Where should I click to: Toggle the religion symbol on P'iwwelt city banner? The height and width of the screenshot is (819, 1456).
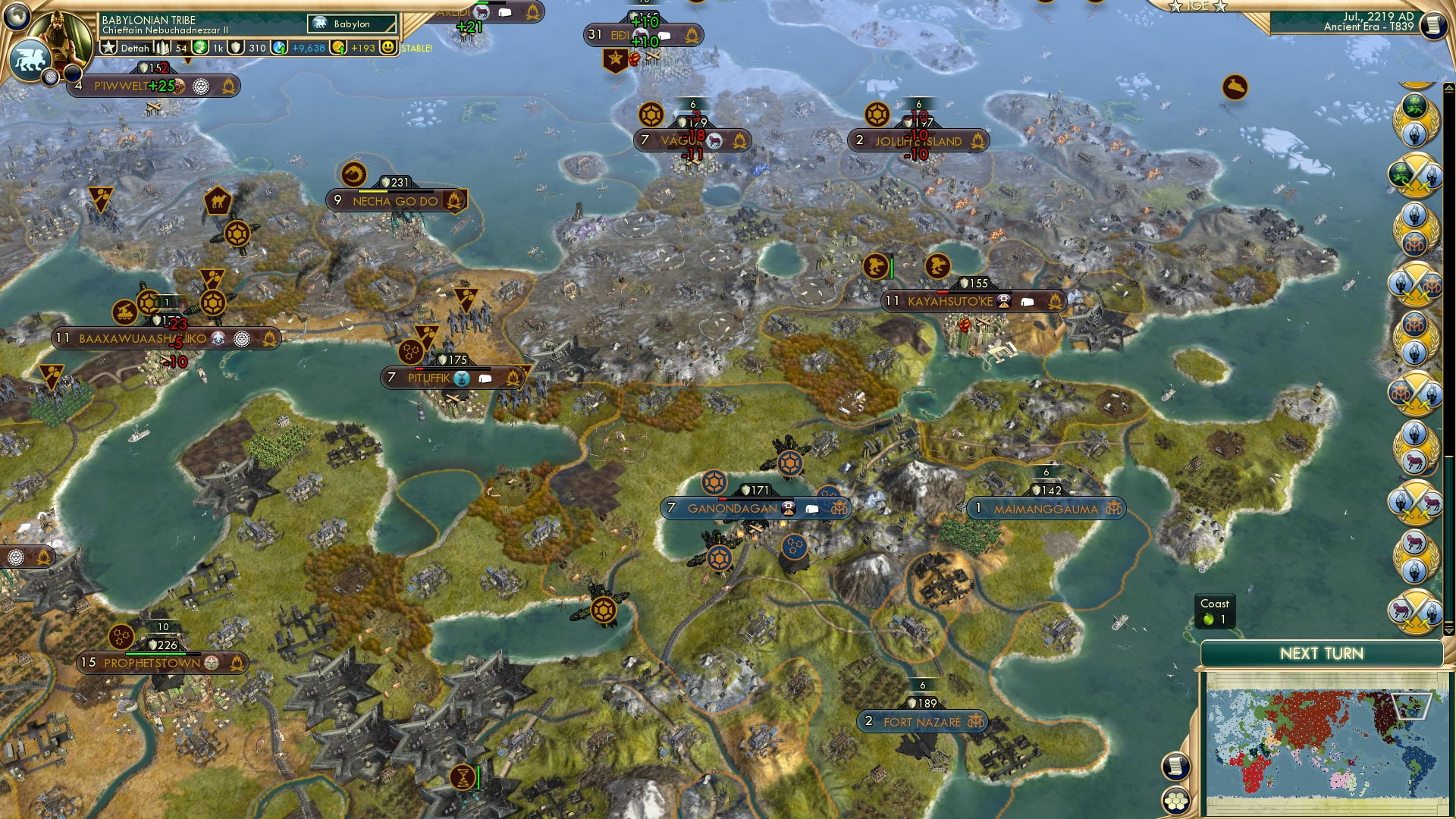(x=199, y=86)
